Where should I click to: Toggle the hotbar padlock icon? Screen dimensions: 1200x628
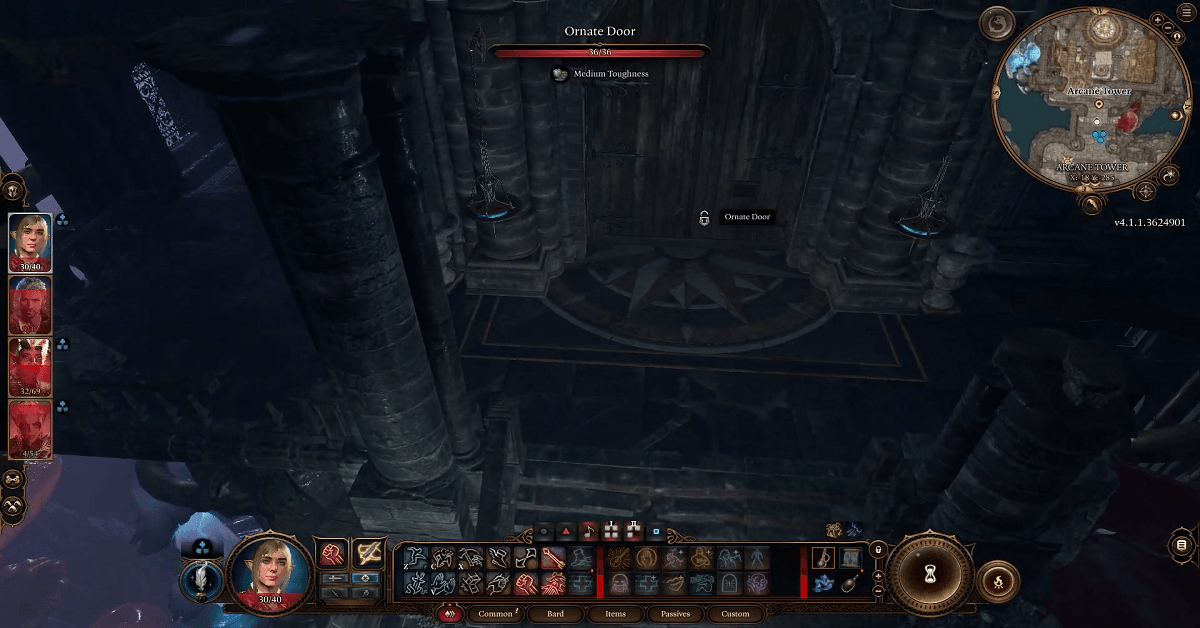(x=878, y=549)
